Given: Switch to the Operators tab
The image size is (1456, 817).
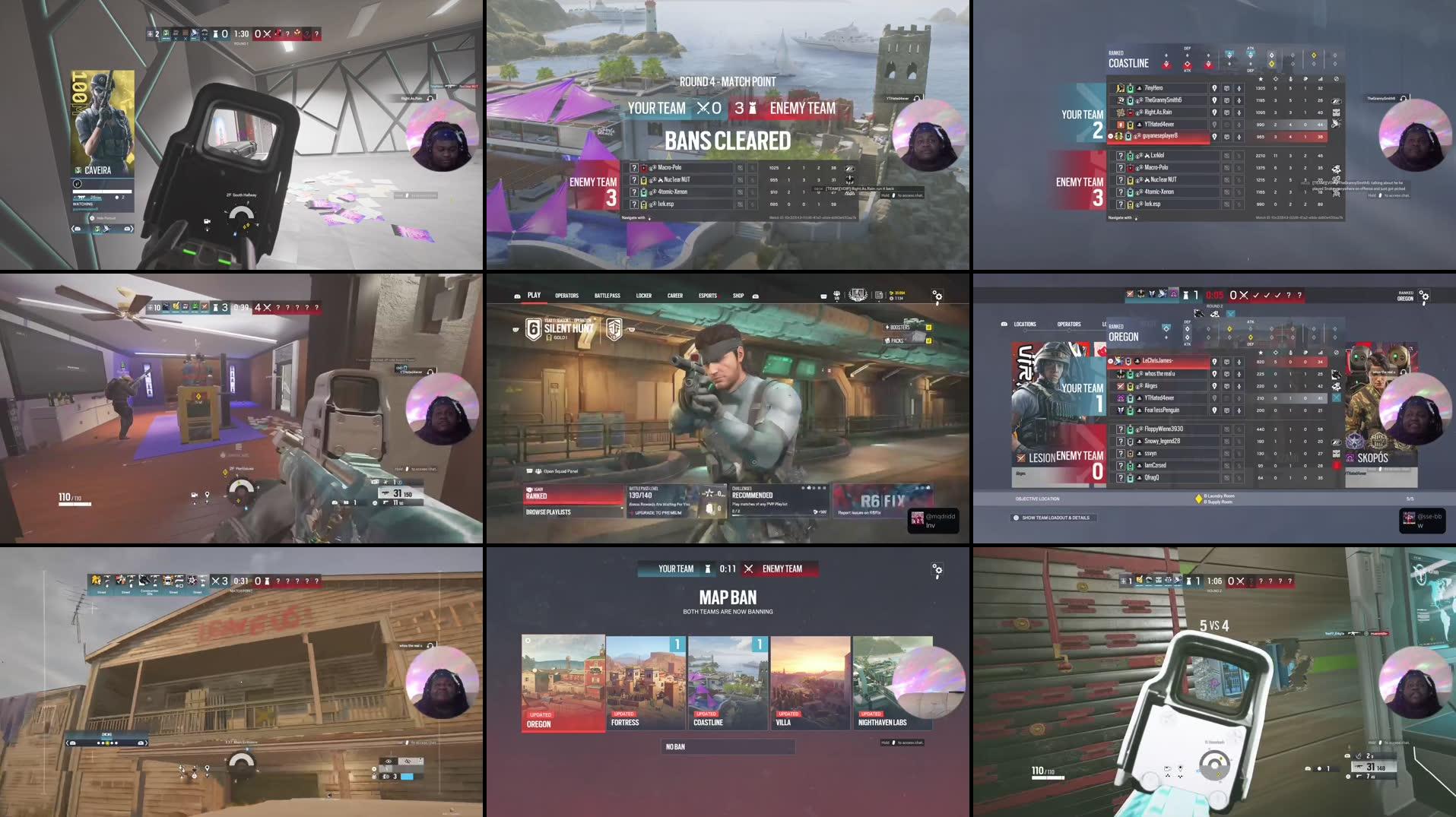Looking at the screenshot, I should coord(566,295).
